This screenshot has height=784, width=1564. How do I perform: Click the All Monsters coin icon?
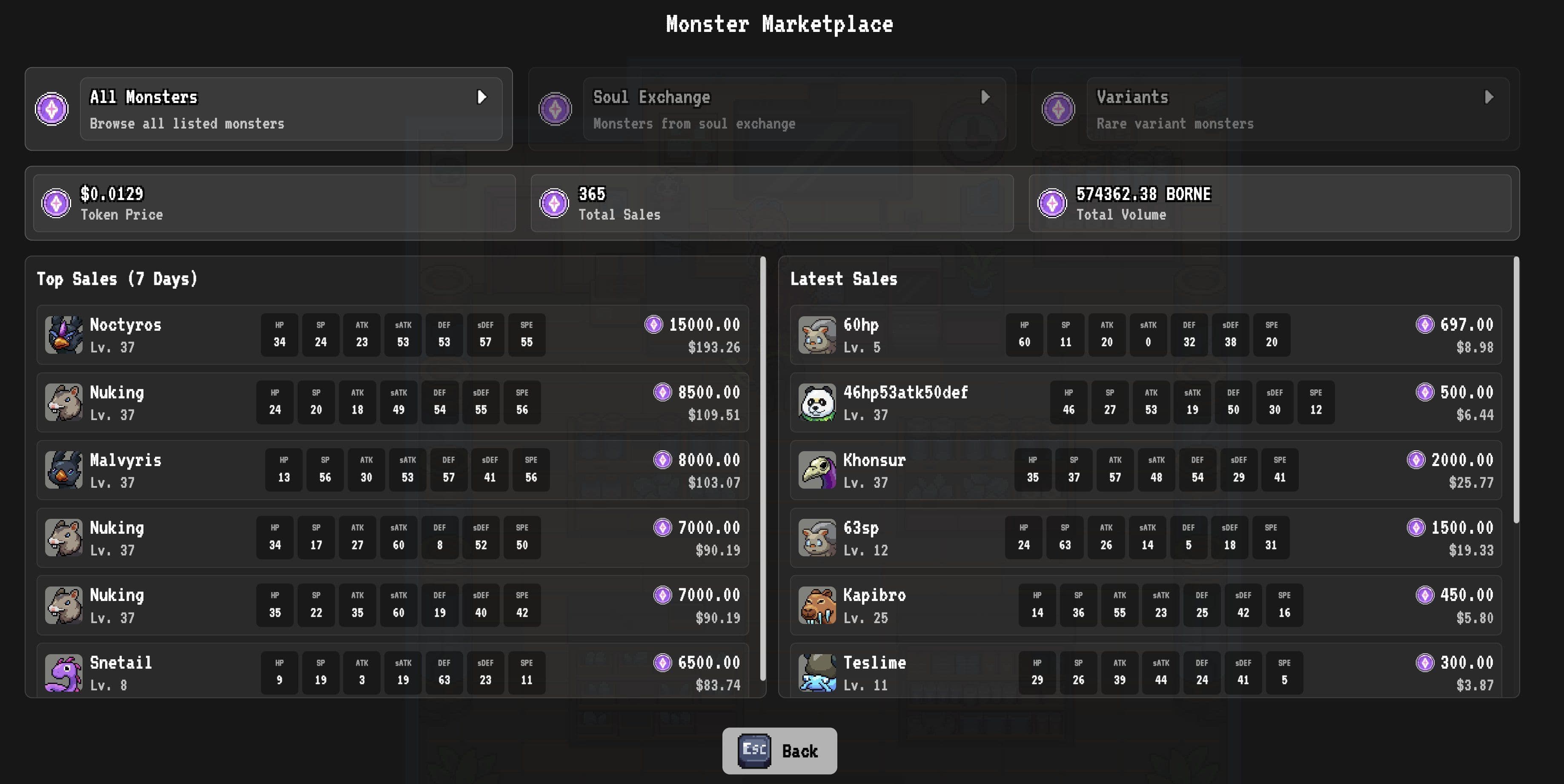tap(52, 109)
